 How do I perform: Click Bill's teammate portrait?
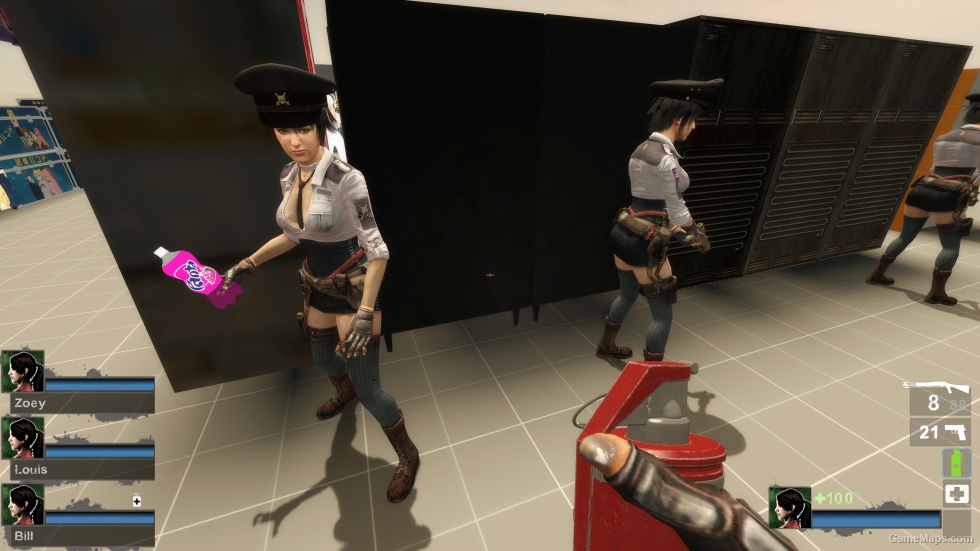click(x=22, y=504)
